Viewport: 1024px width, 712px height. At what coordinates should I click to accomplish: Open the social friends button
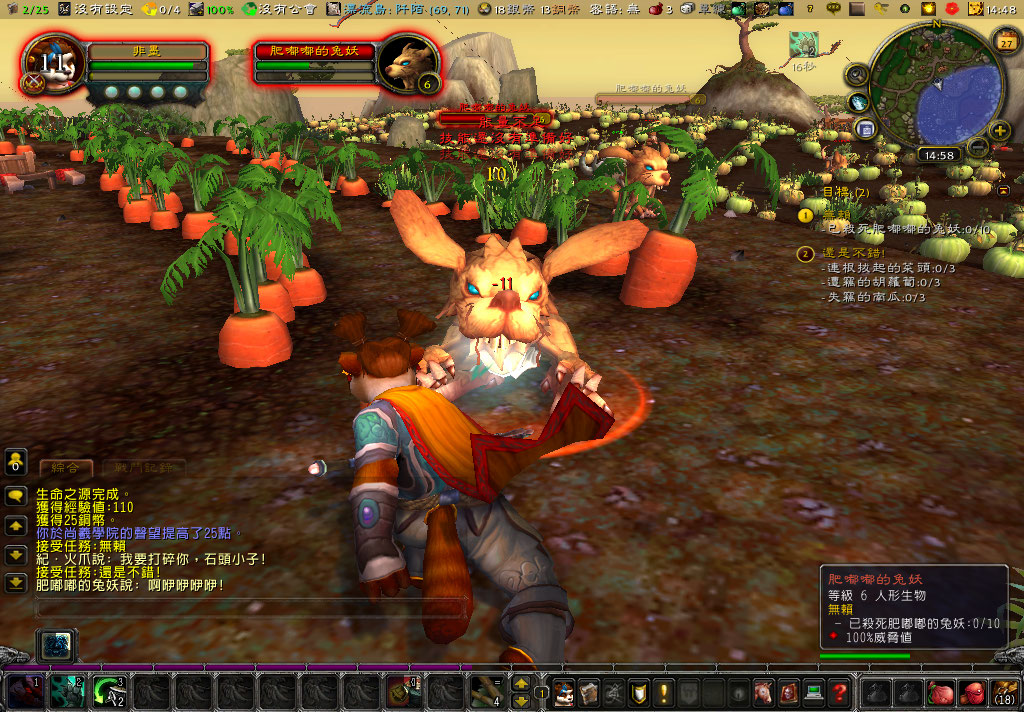coord(16,461)
